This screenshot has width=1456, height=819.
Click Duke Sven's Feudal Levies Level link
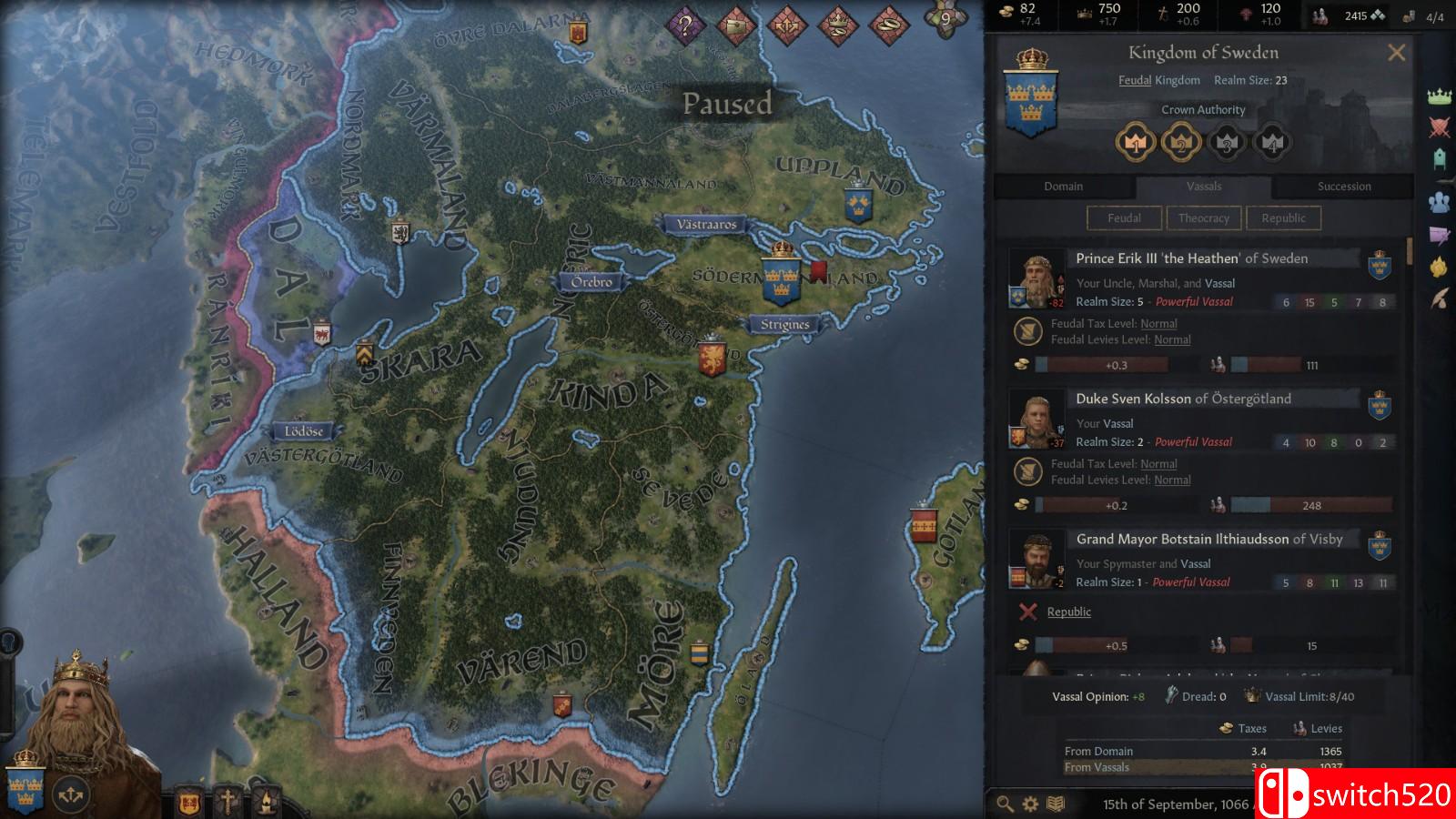pos(1172,480)
